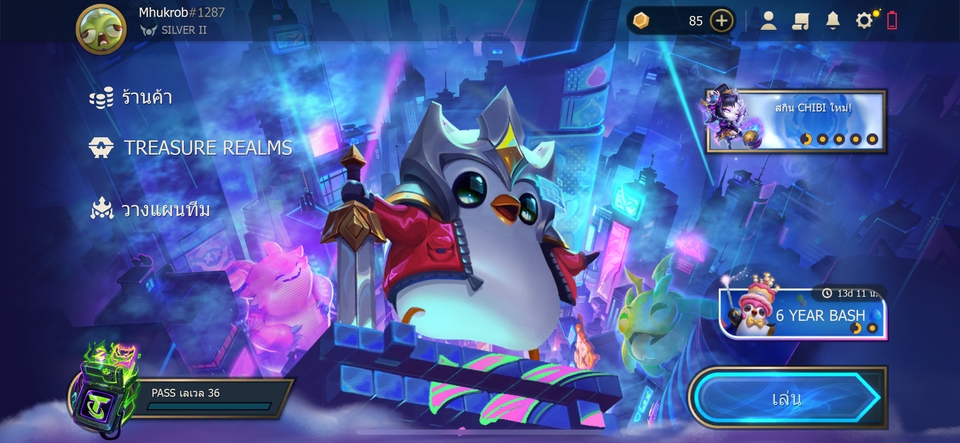
Task: Open Treasure Realms
Action: (191, 148)
